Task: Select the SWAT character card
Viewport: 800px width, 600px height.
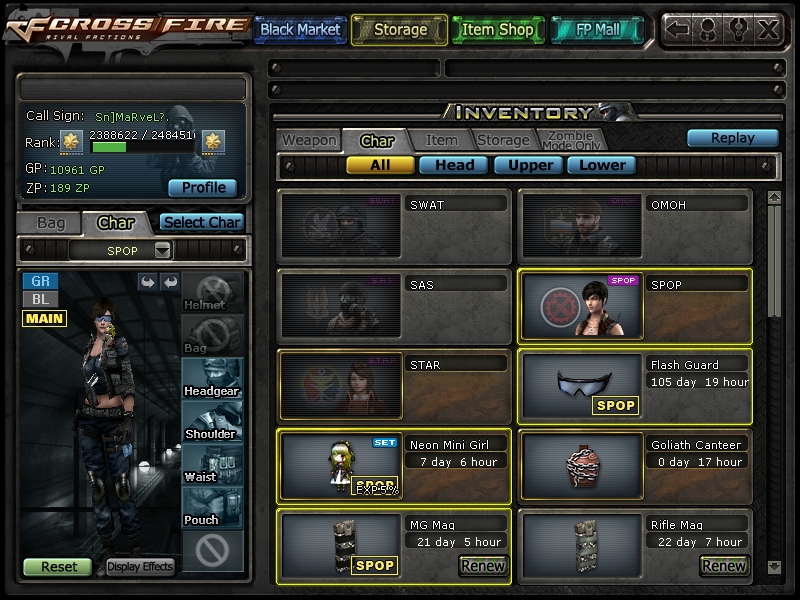Action: pos(394,225)
